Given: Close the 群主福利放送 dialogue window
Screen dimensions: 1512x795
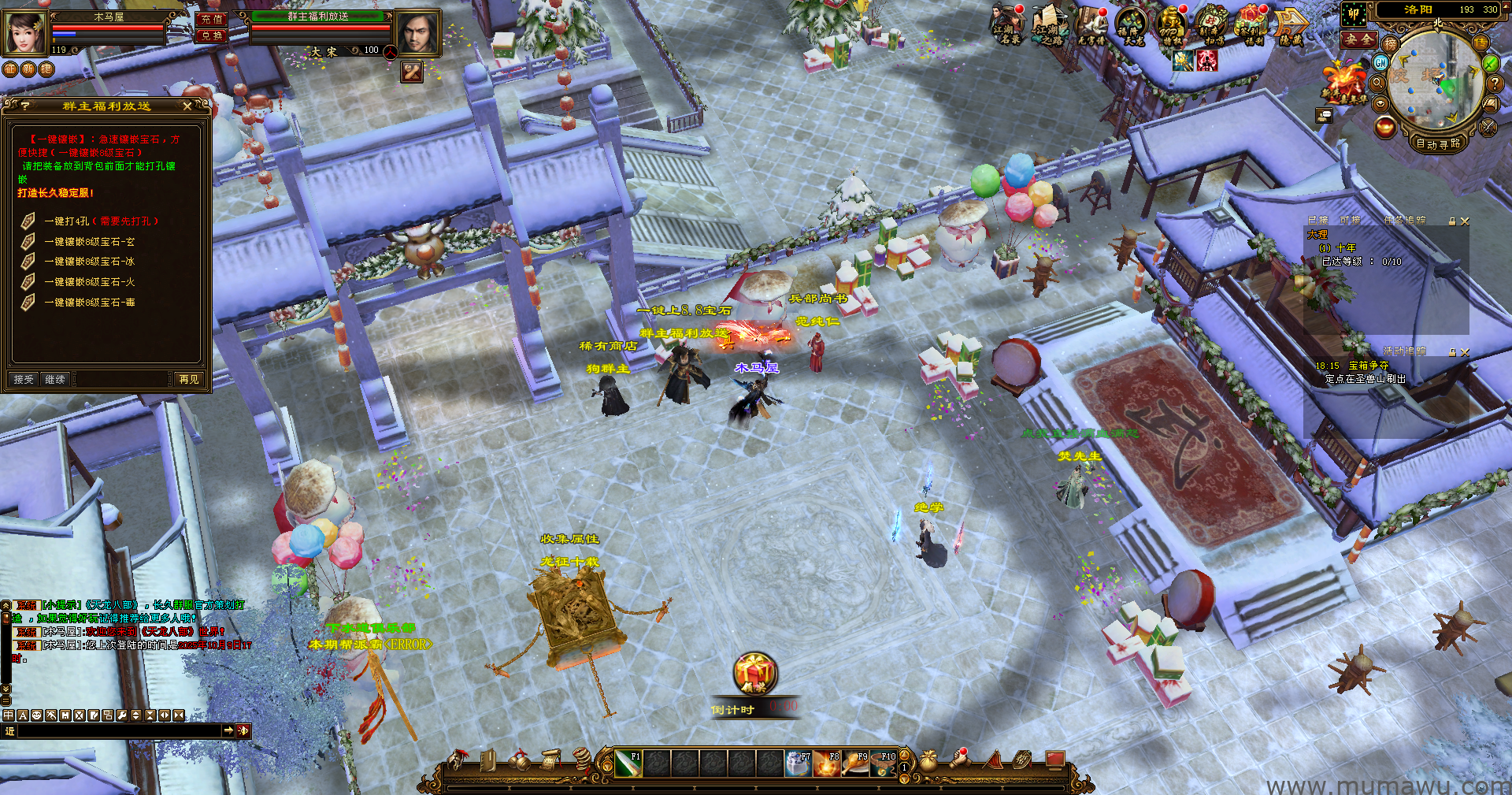Looking at the screenshot, I should coord(187,106).
